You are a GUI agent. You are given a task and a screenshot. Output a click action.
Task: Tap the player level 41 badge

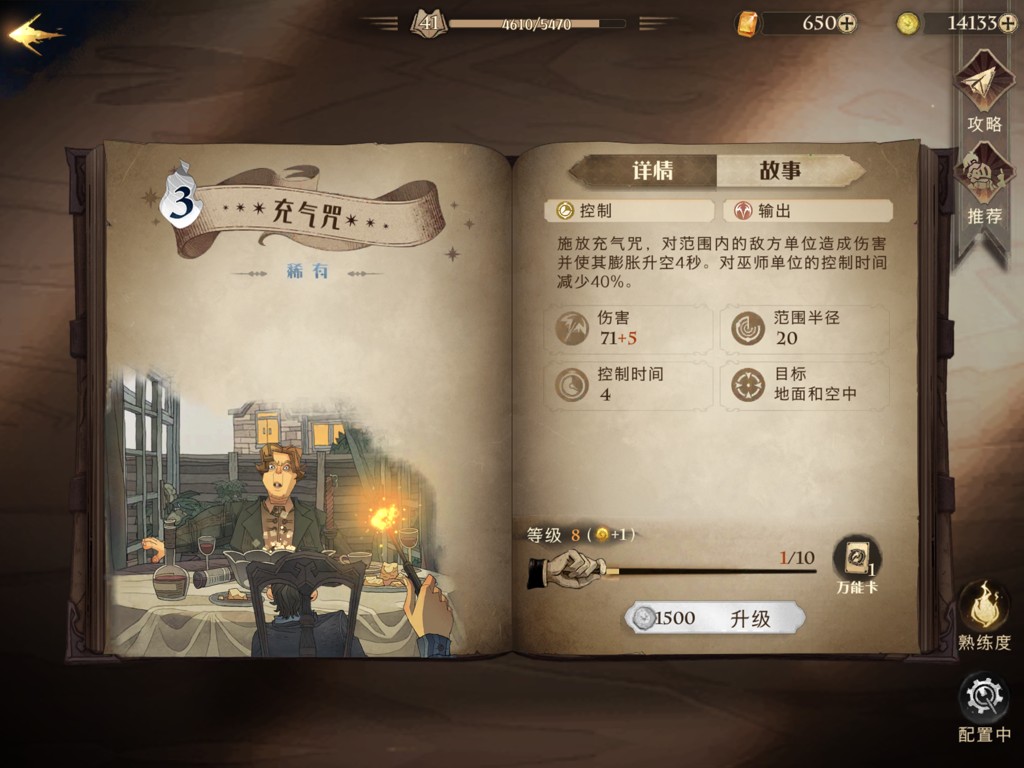(x=428, y=22)
